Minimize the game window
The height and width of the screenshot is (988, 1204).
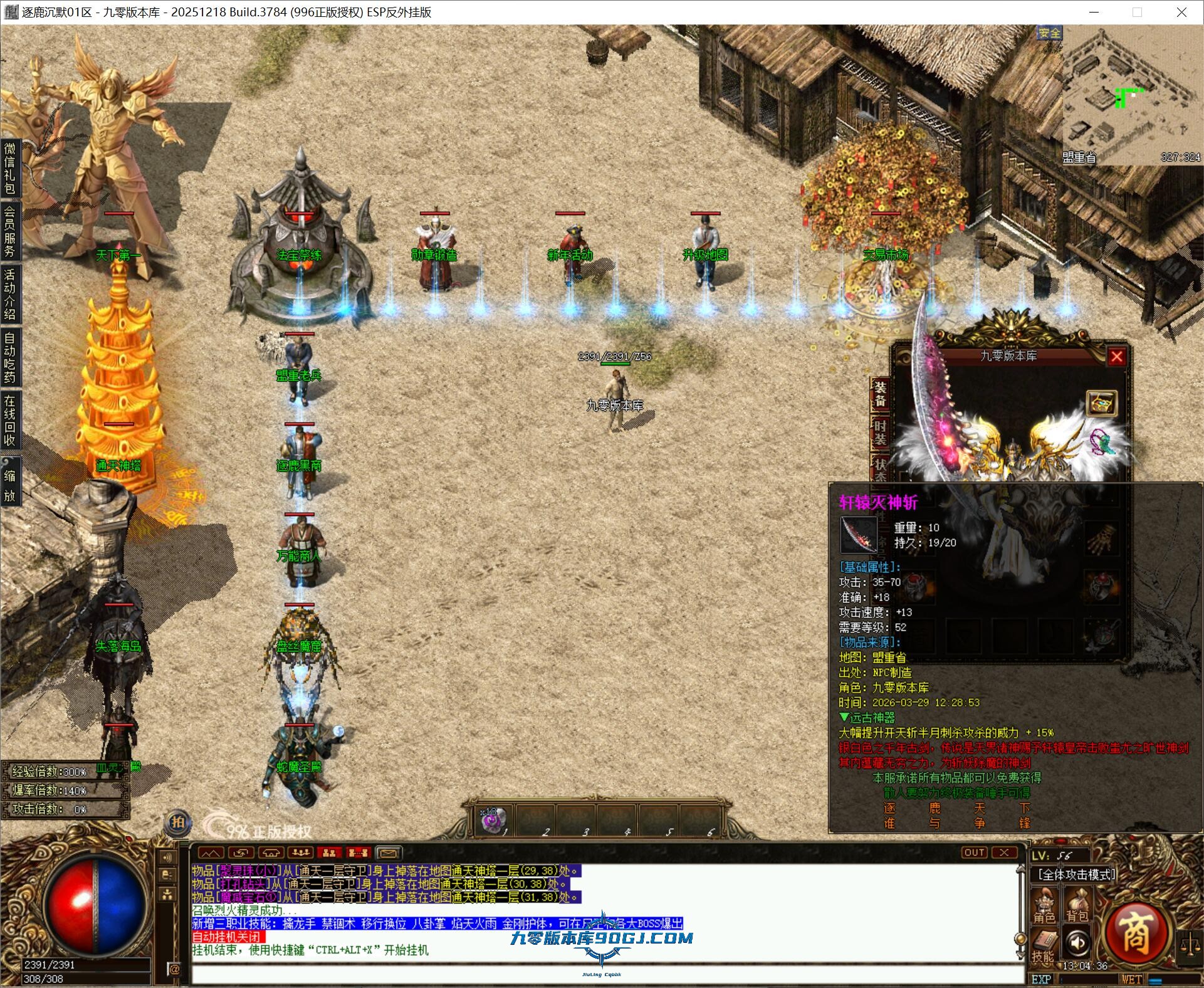(x=1094, y=12)
